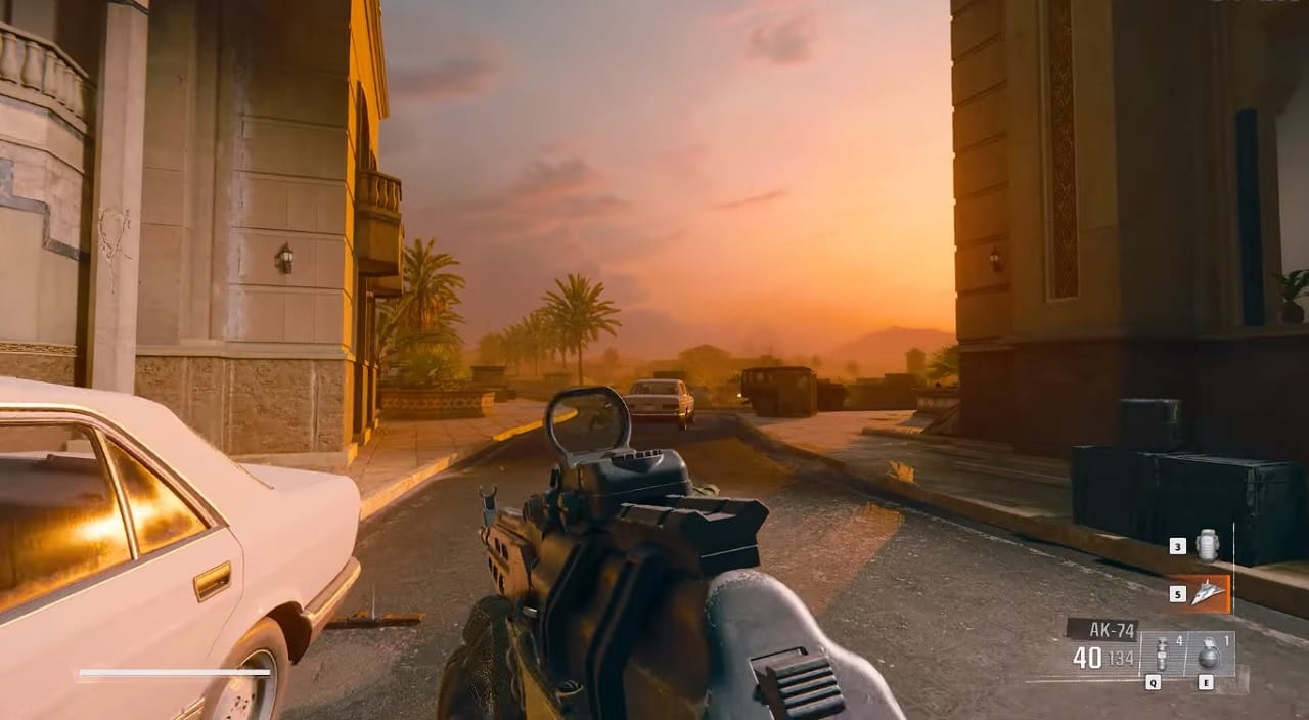Viewport: 1309px width, 720px height.
Task: Click the equipment count showing 4 uses
Action: click(x=1179, y=641)
